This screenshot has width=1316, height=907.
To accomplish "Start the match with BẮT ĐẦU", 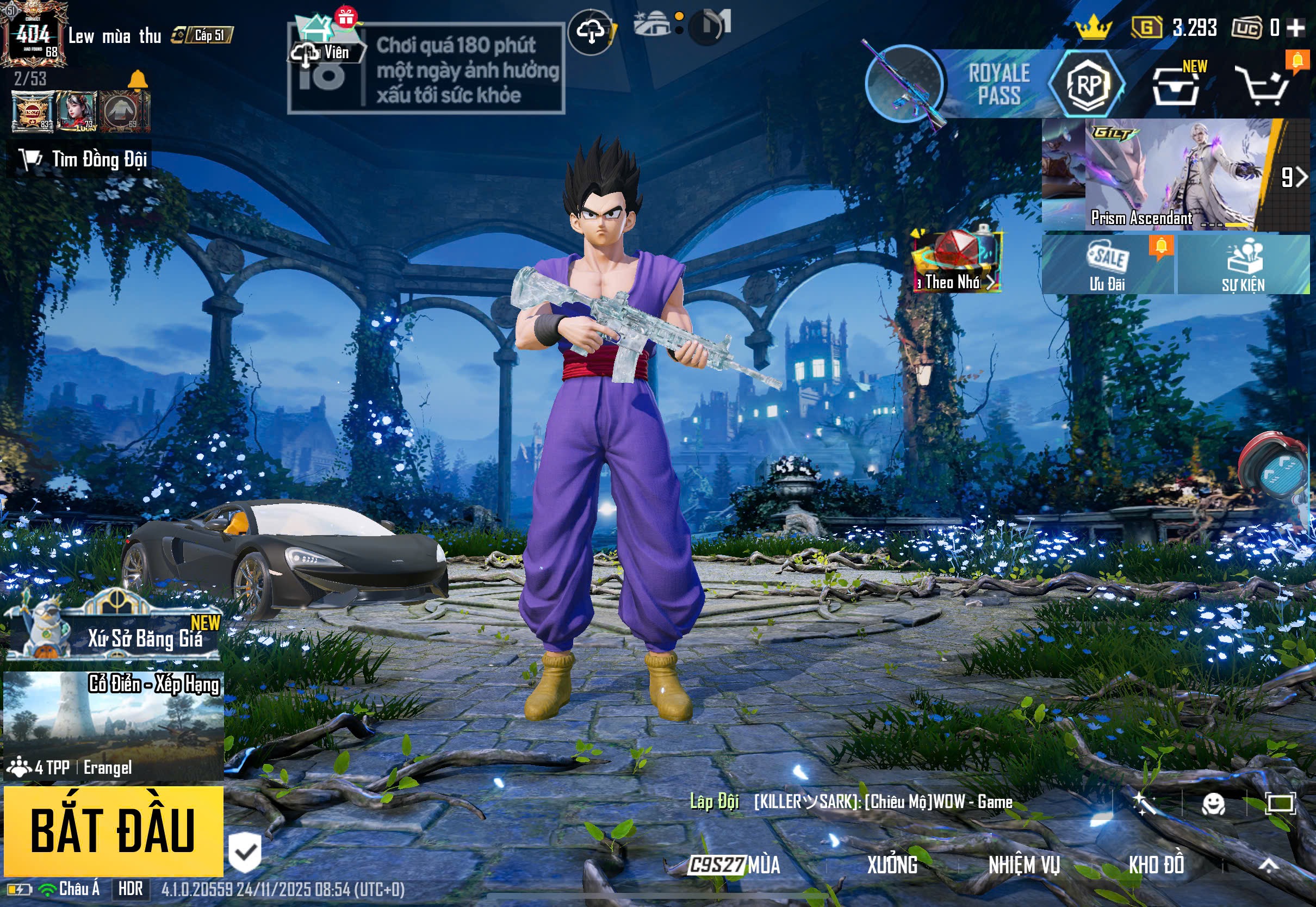I will [113, 830].
